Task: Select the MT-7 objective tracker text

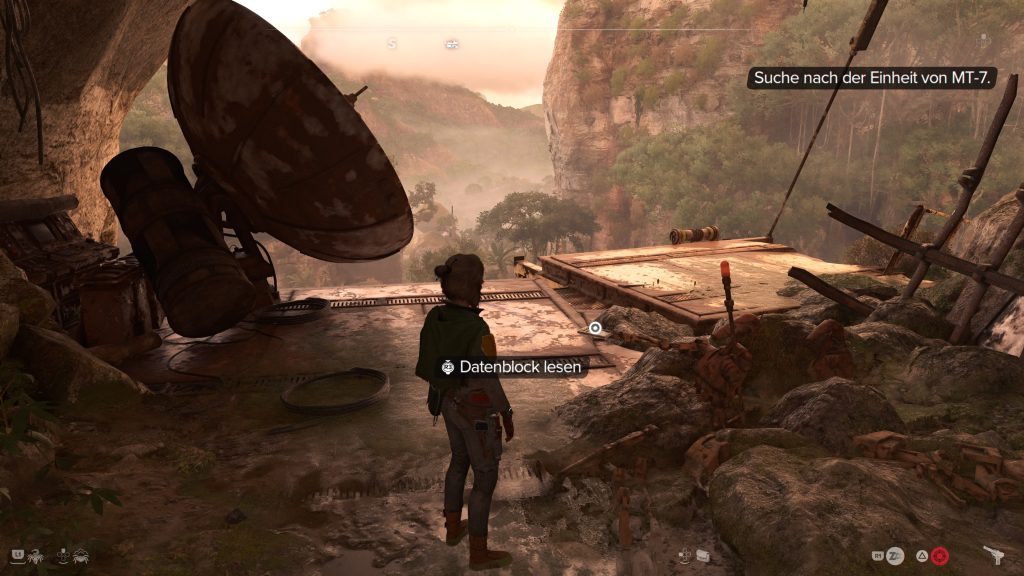Action: 870,78
